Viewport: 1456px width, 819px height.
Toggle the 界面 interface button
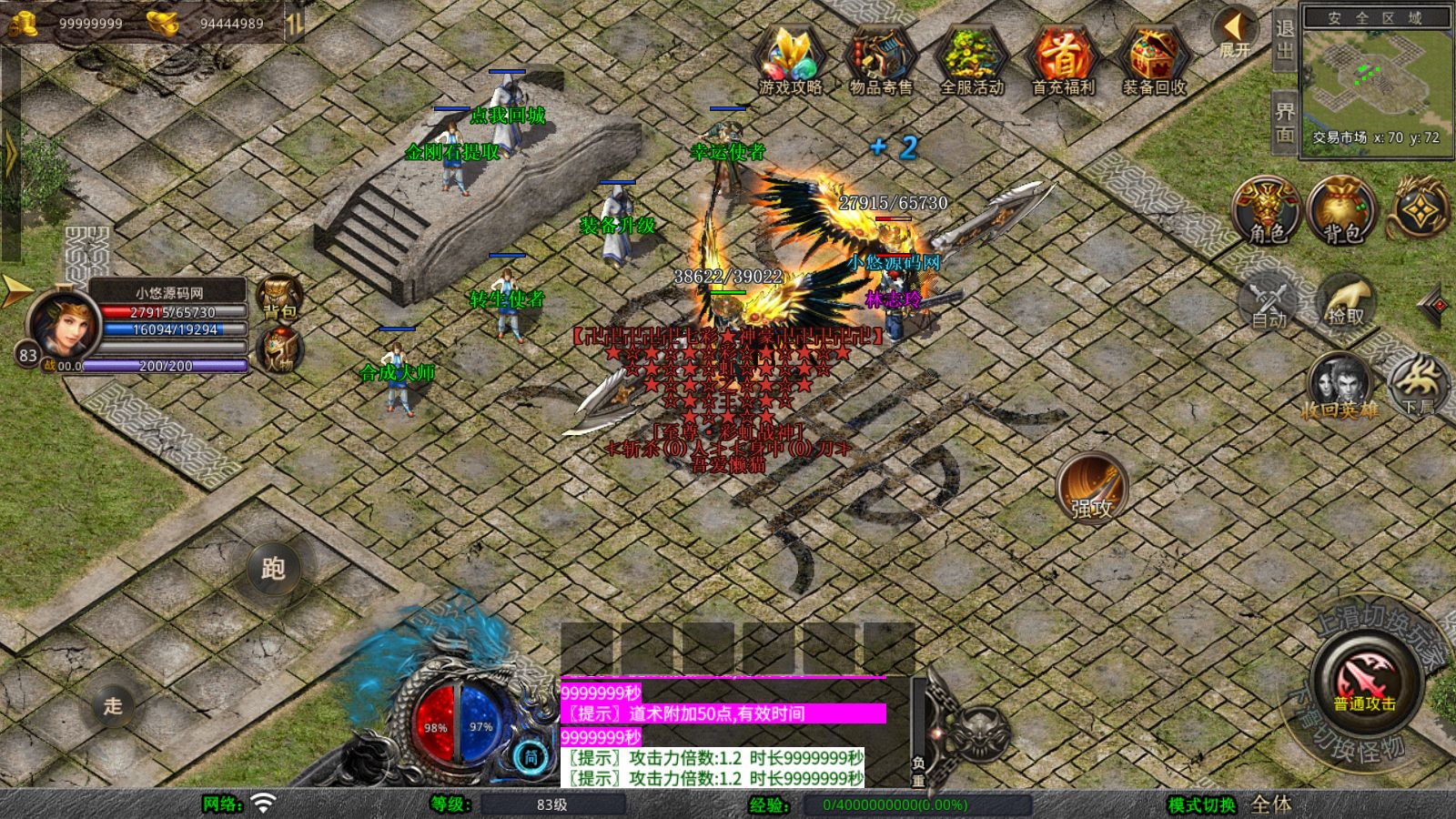[1284, 121]
